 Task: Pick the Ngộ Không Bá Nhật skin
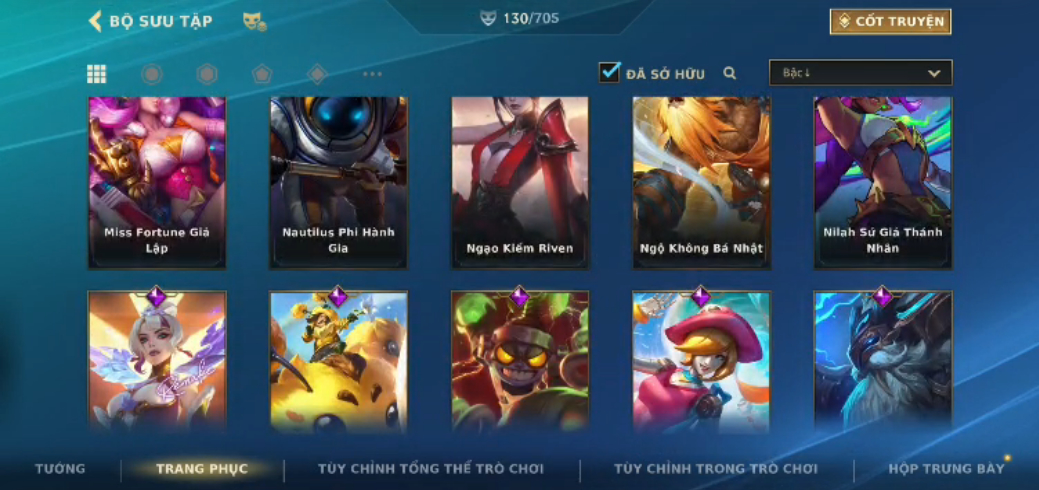point(701,183)
